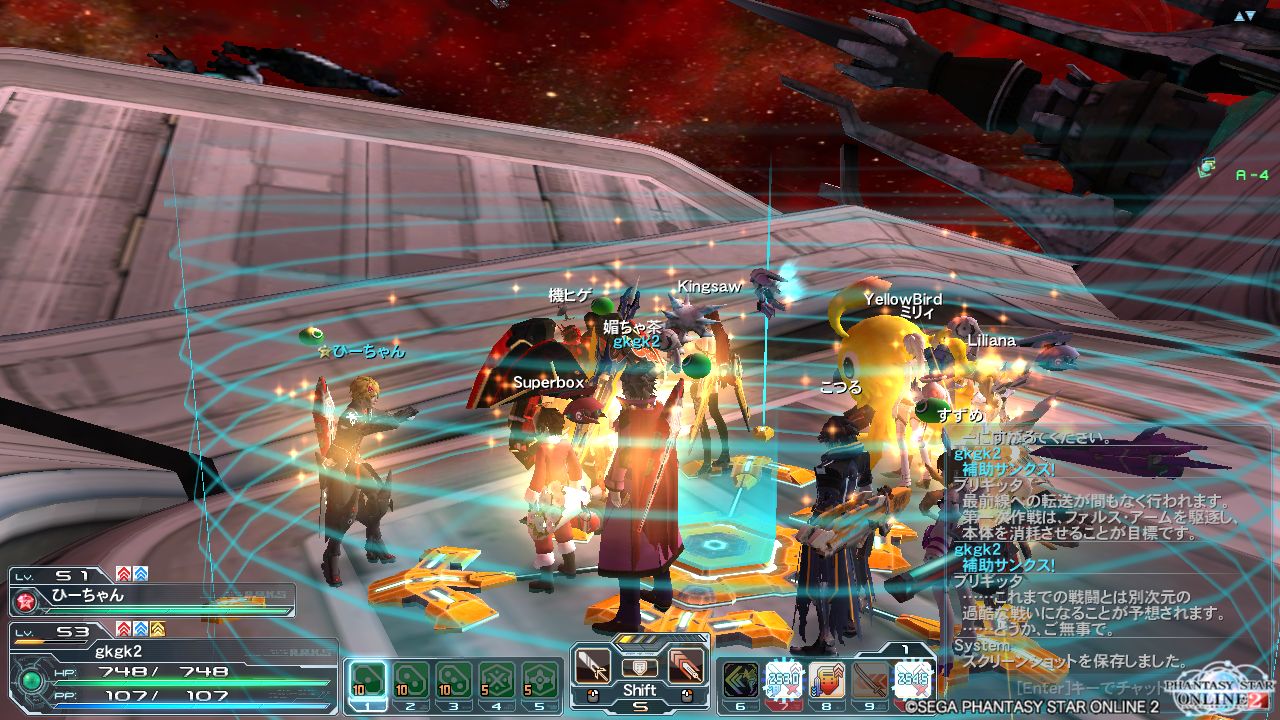The height and width of the screenshot is (720, 1280).
Task: Click the area map icon beside A-4
Action: (1208, 166)
